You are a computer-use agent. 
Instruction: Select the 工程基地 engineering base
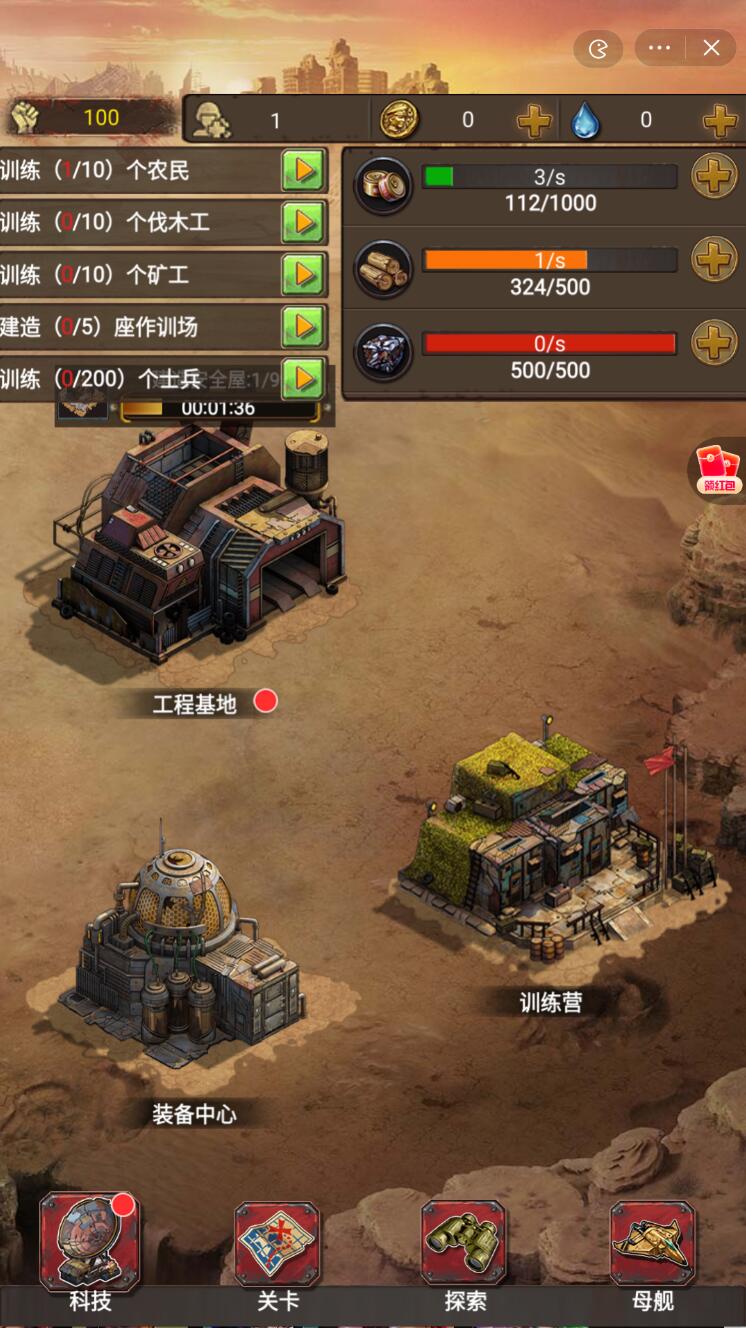pos(200,540)
